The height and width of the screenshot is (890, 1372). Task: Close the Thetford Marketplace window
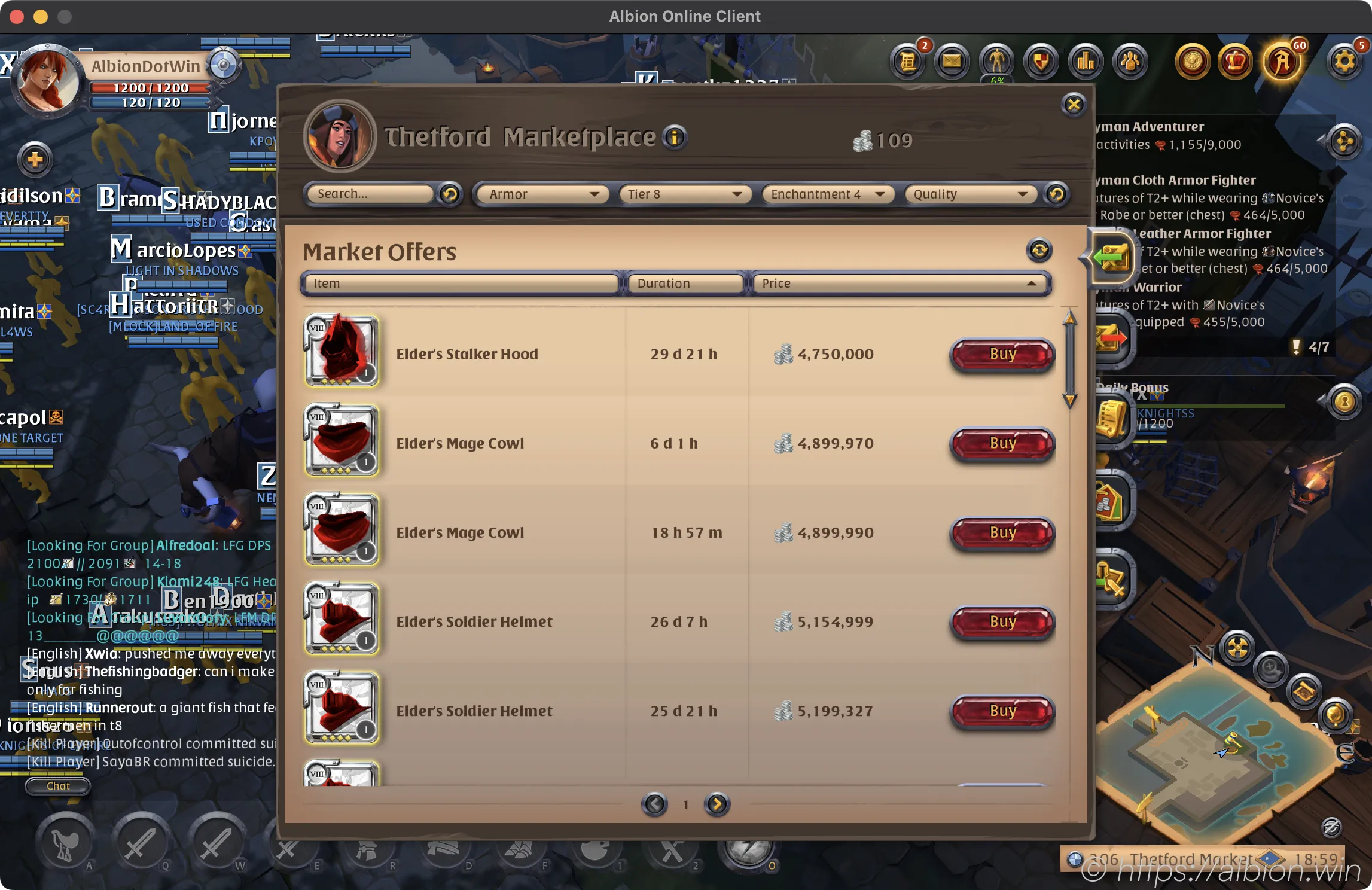[1074, 105]
